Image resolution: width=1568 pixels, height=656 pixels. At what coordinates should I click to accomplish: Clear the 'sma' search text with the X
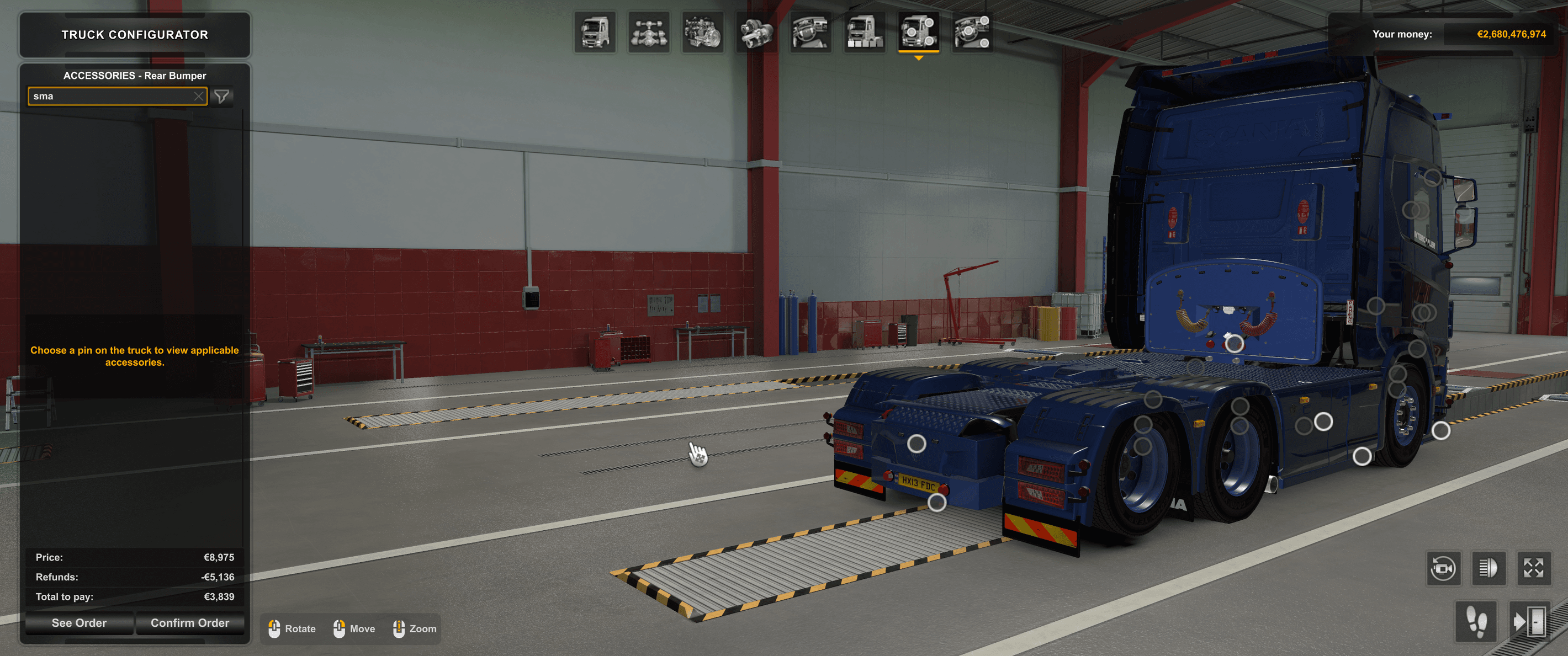pyautogui.click(x=199, y=96)
